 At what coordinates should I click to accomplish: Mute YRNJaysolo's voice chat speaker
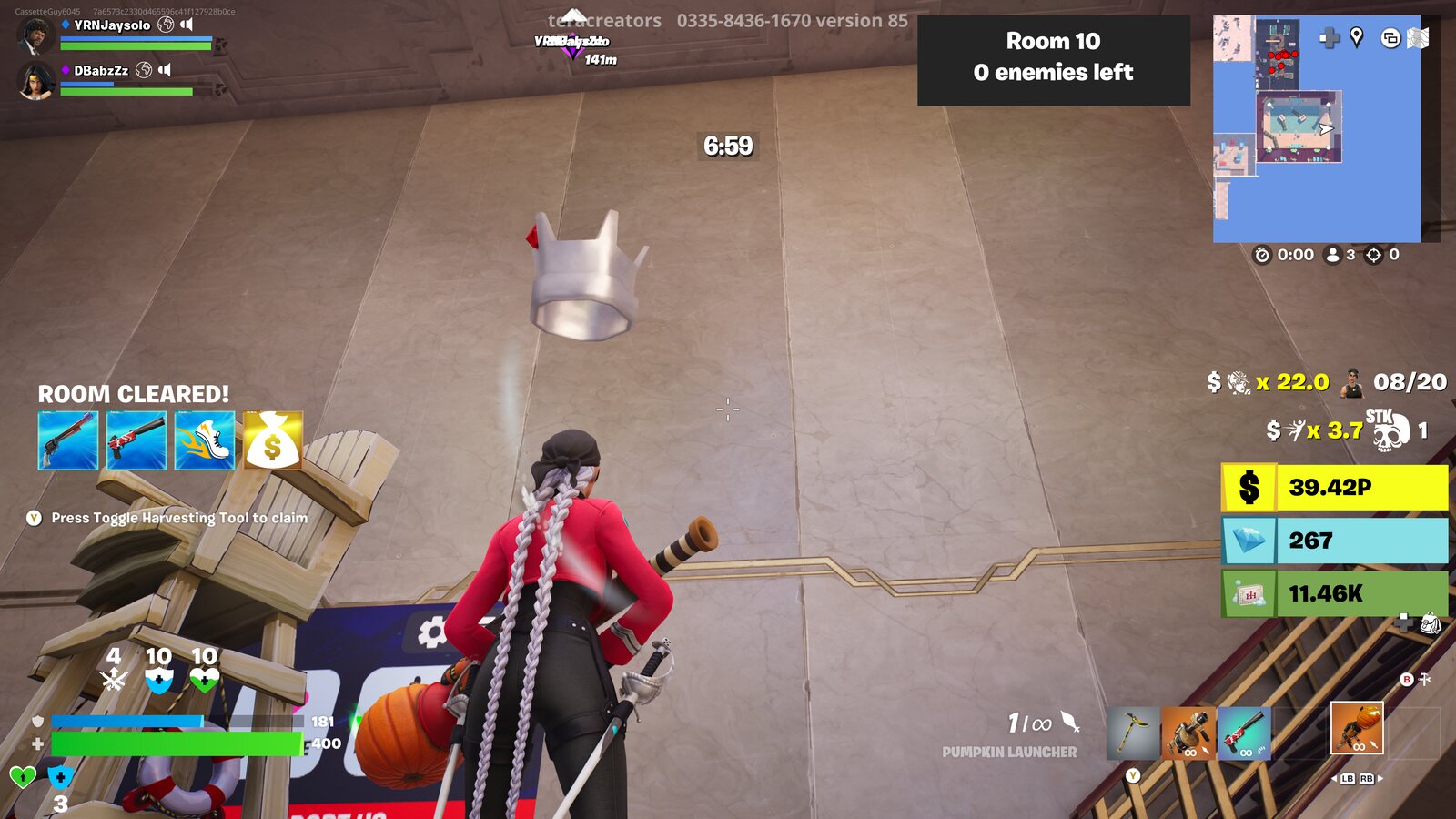point(186,25)
